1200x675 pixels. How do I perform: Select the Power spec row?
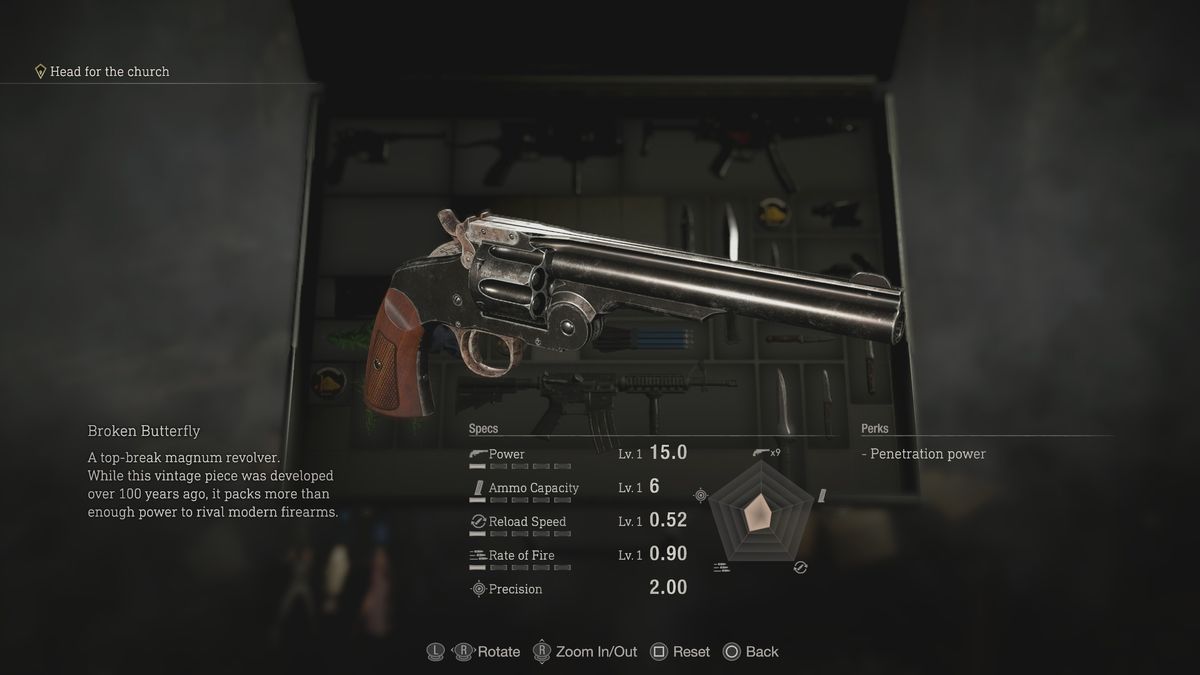click(577, 454)
